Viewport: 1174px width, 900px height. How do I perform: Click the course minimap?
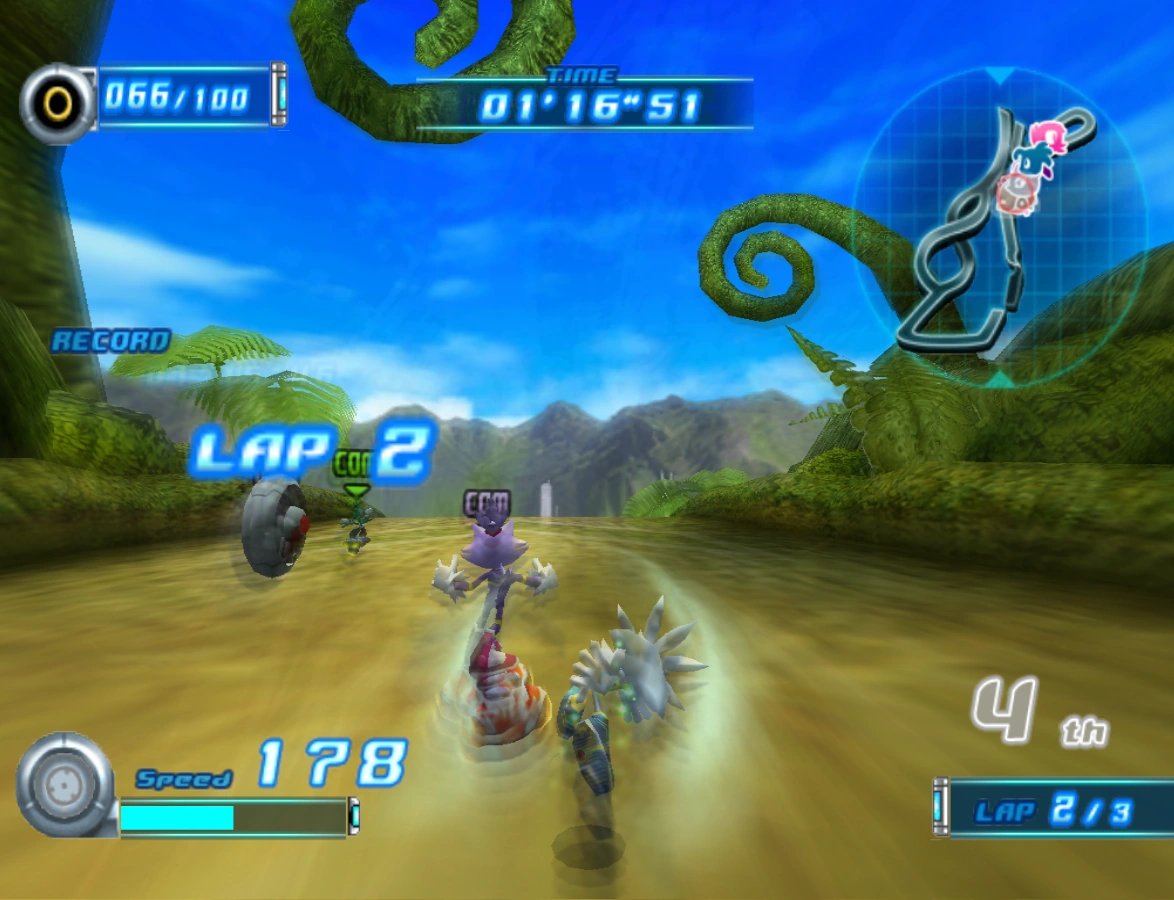coord(998,228)
